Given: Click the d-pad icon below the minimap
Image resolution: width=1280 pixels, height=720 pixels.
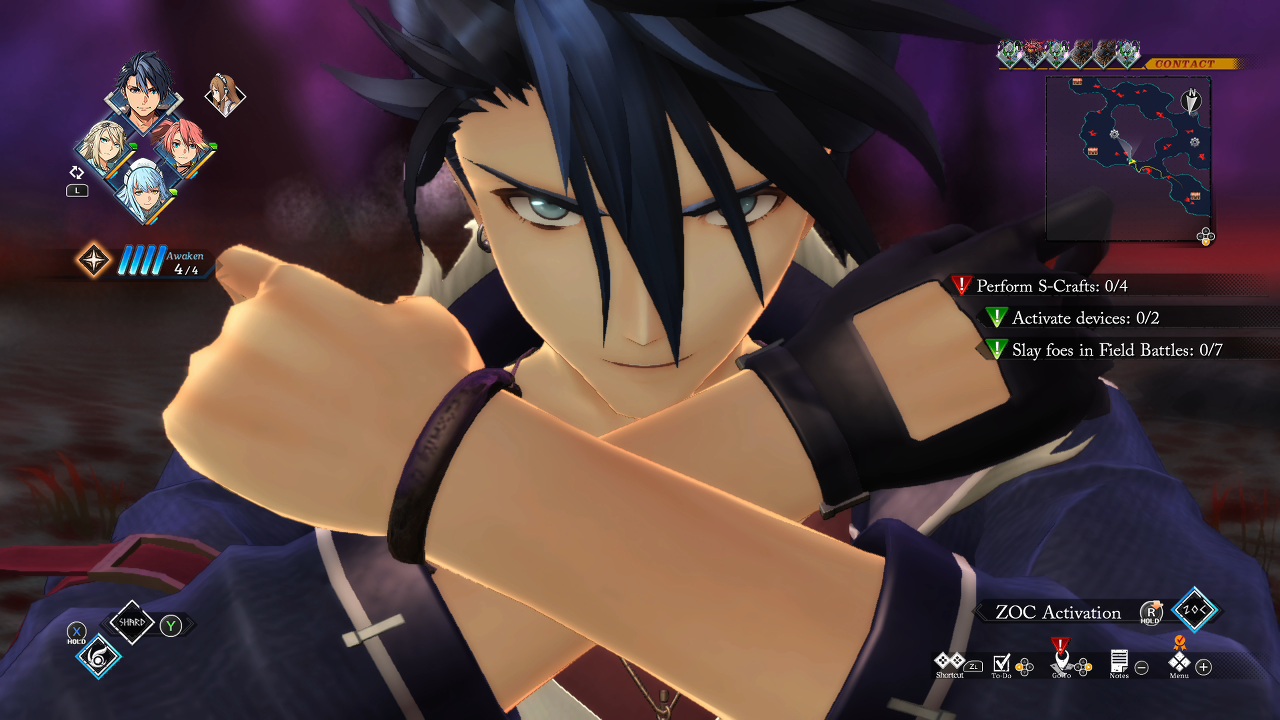Looking at the screenshot, I should coord(1205,235).
